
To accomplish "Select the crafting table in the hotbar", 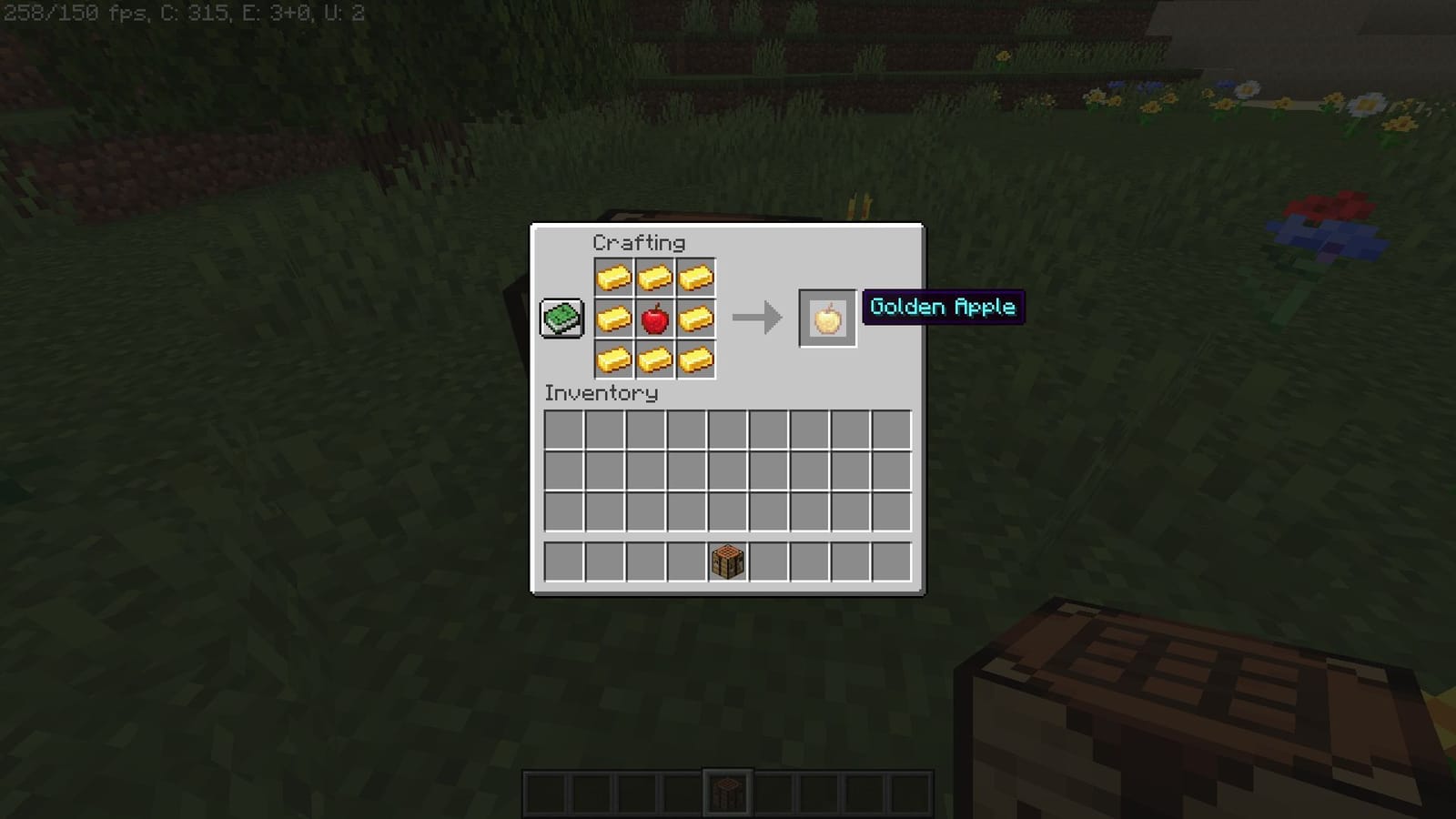I will (729, 790).
